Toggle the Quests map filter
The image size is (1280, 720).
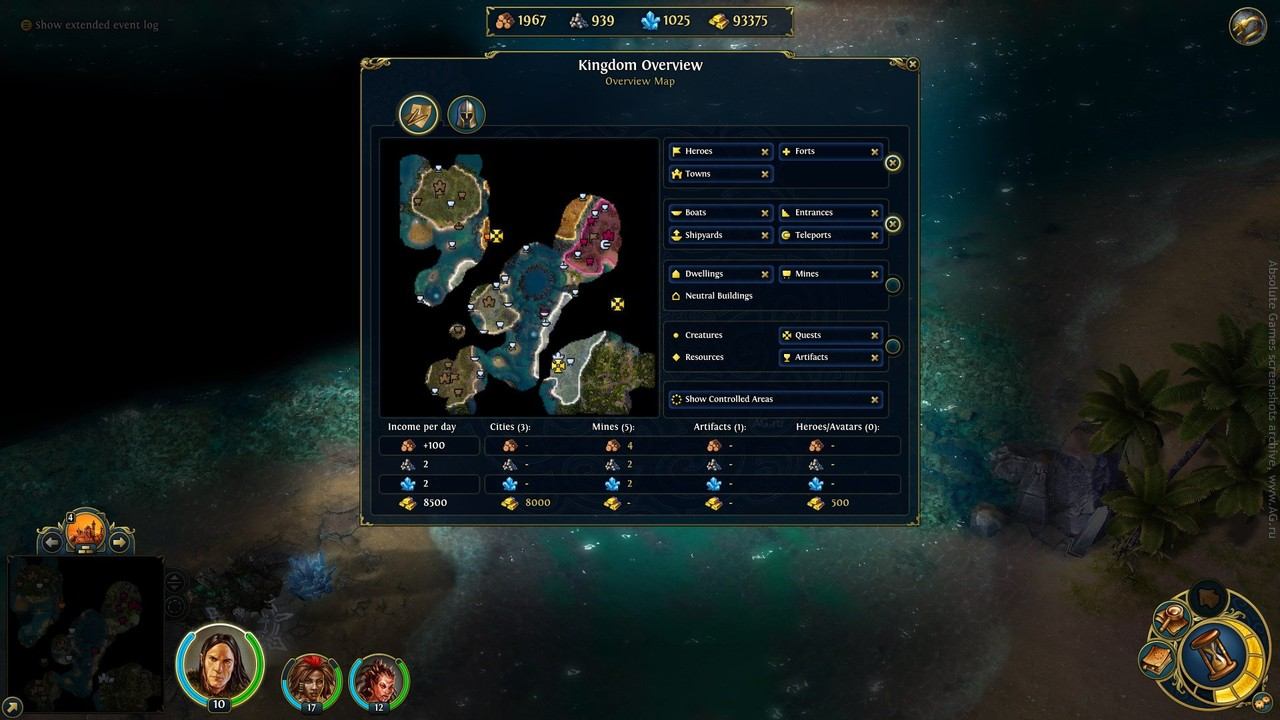pyautogui.click(x=830, y=335)
